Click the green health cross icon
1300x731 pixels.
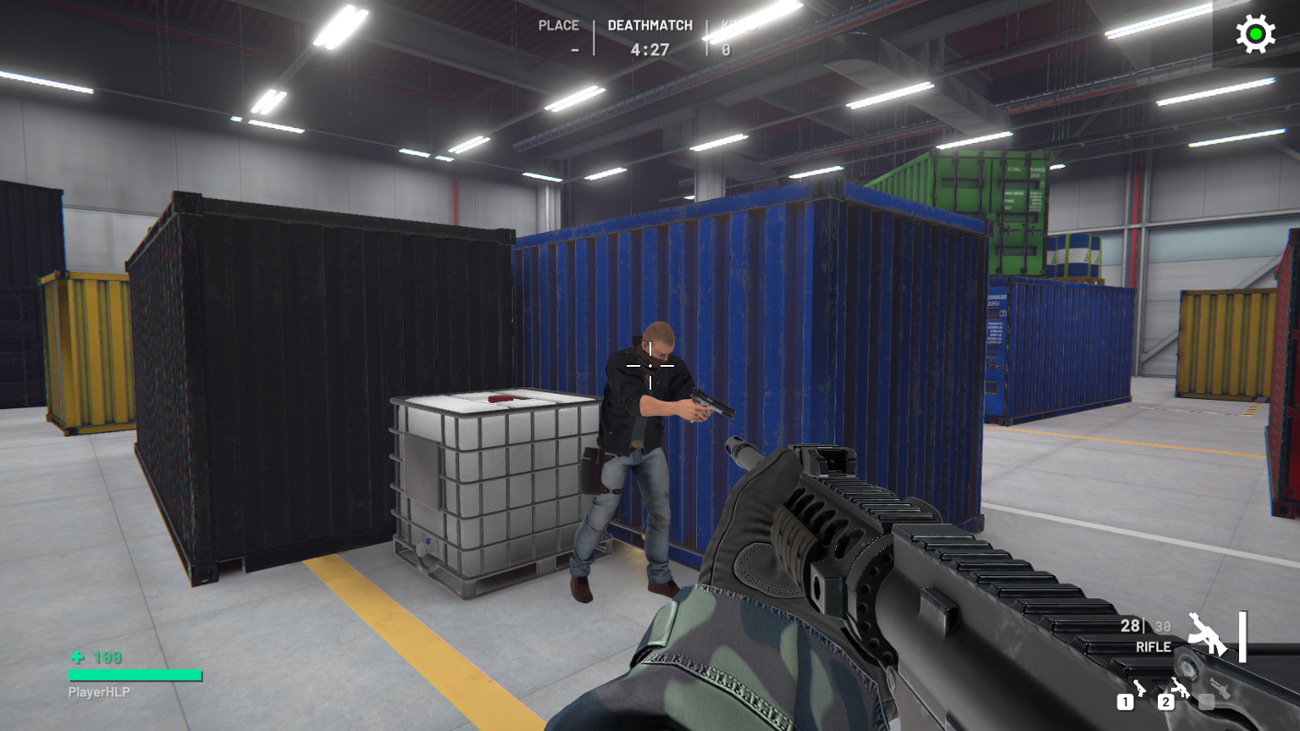74,656
